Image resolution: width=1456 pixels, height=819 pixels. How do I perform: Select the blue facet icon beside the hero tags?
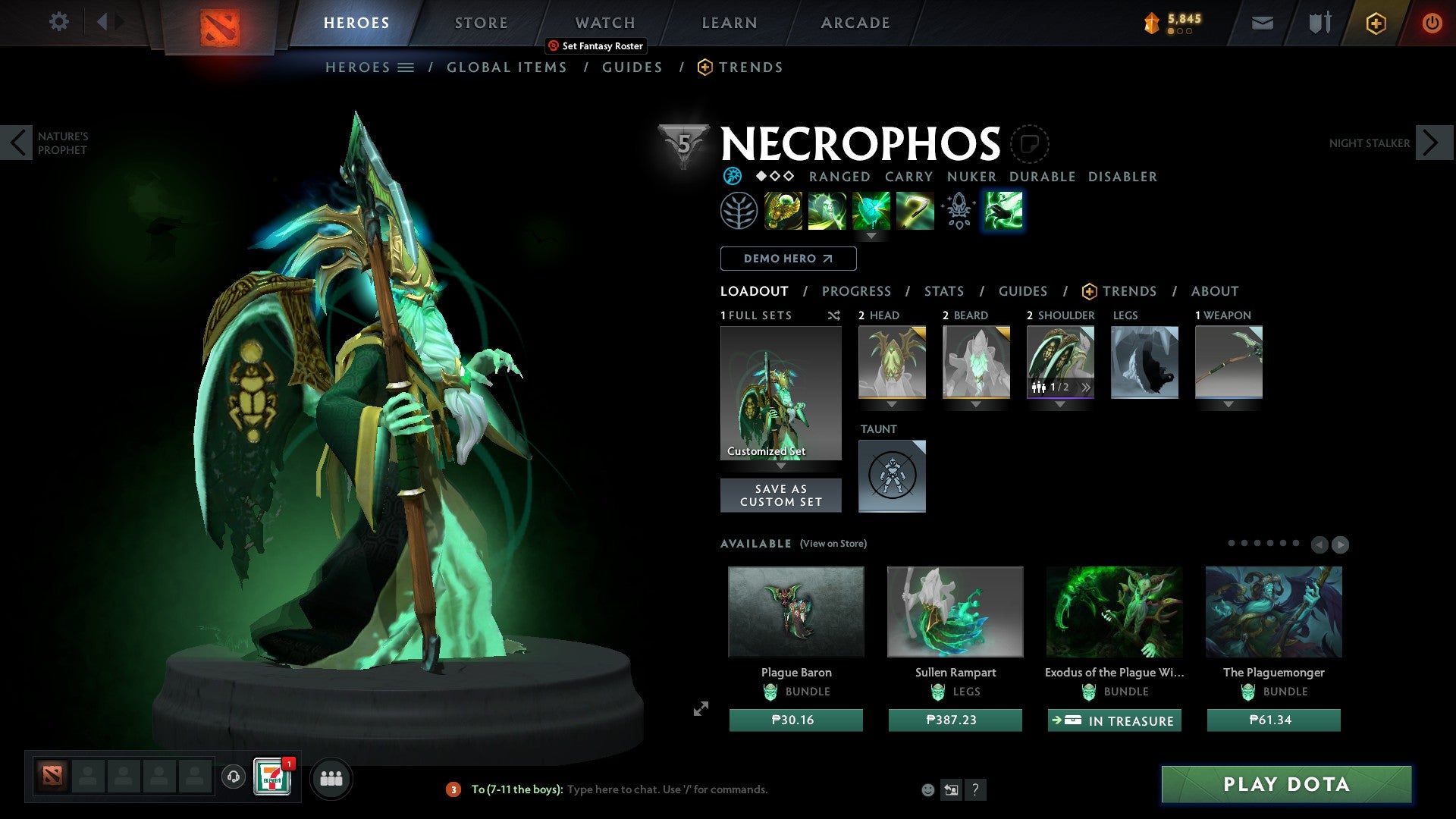coord(733,176)
